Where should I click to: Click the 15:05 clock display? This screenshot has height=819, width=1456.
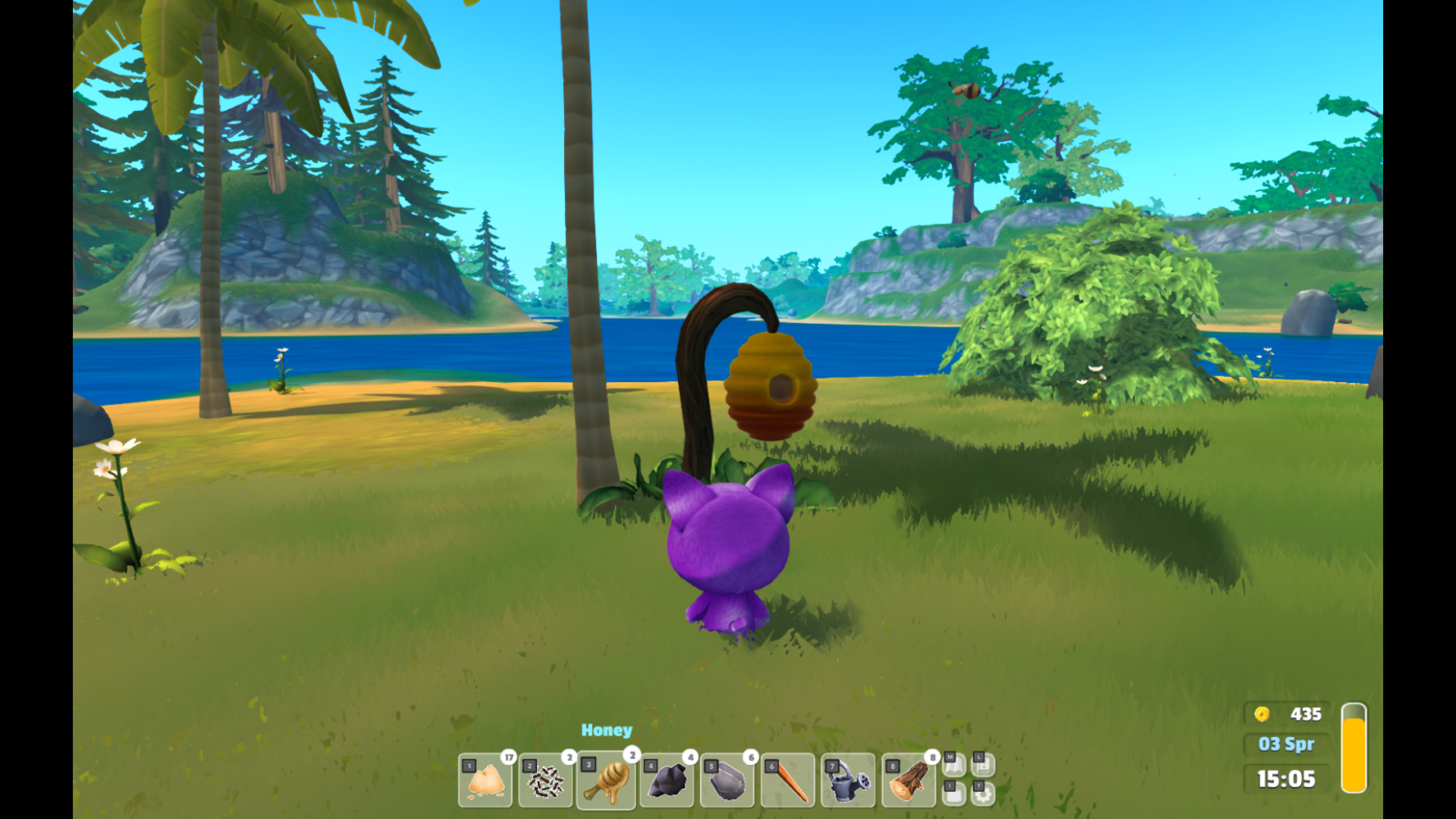coord(1285,779)
